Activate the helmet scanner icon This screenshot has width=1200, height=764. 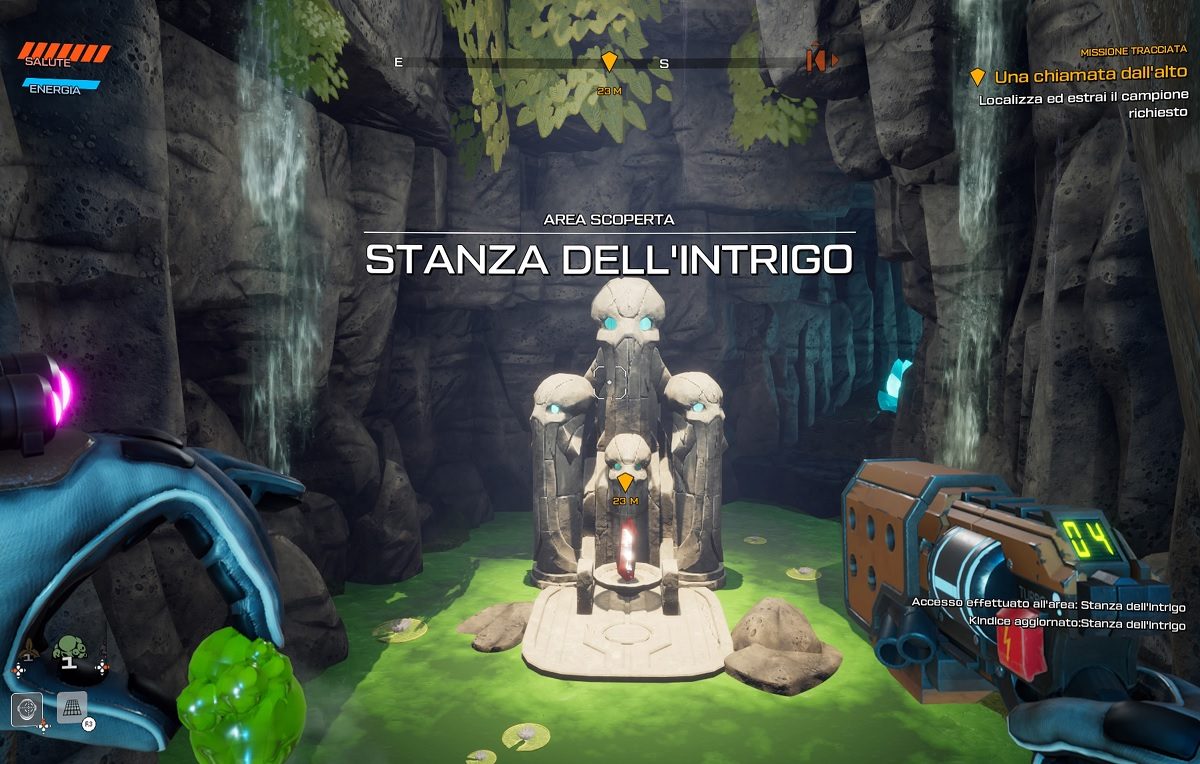pos(27,709)
